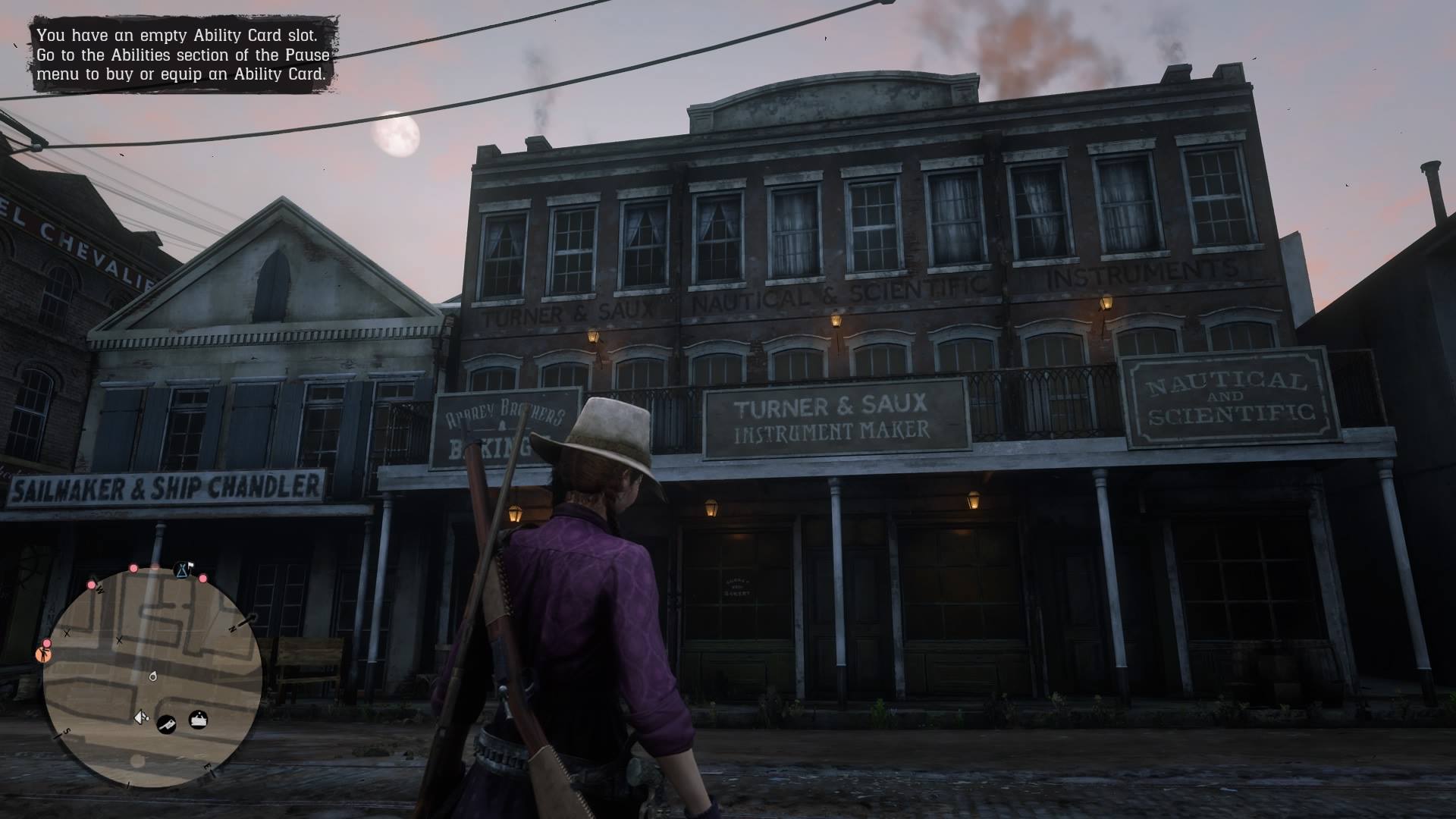Select the butcher cleaver marker on minimap

[x=167, y=725]
